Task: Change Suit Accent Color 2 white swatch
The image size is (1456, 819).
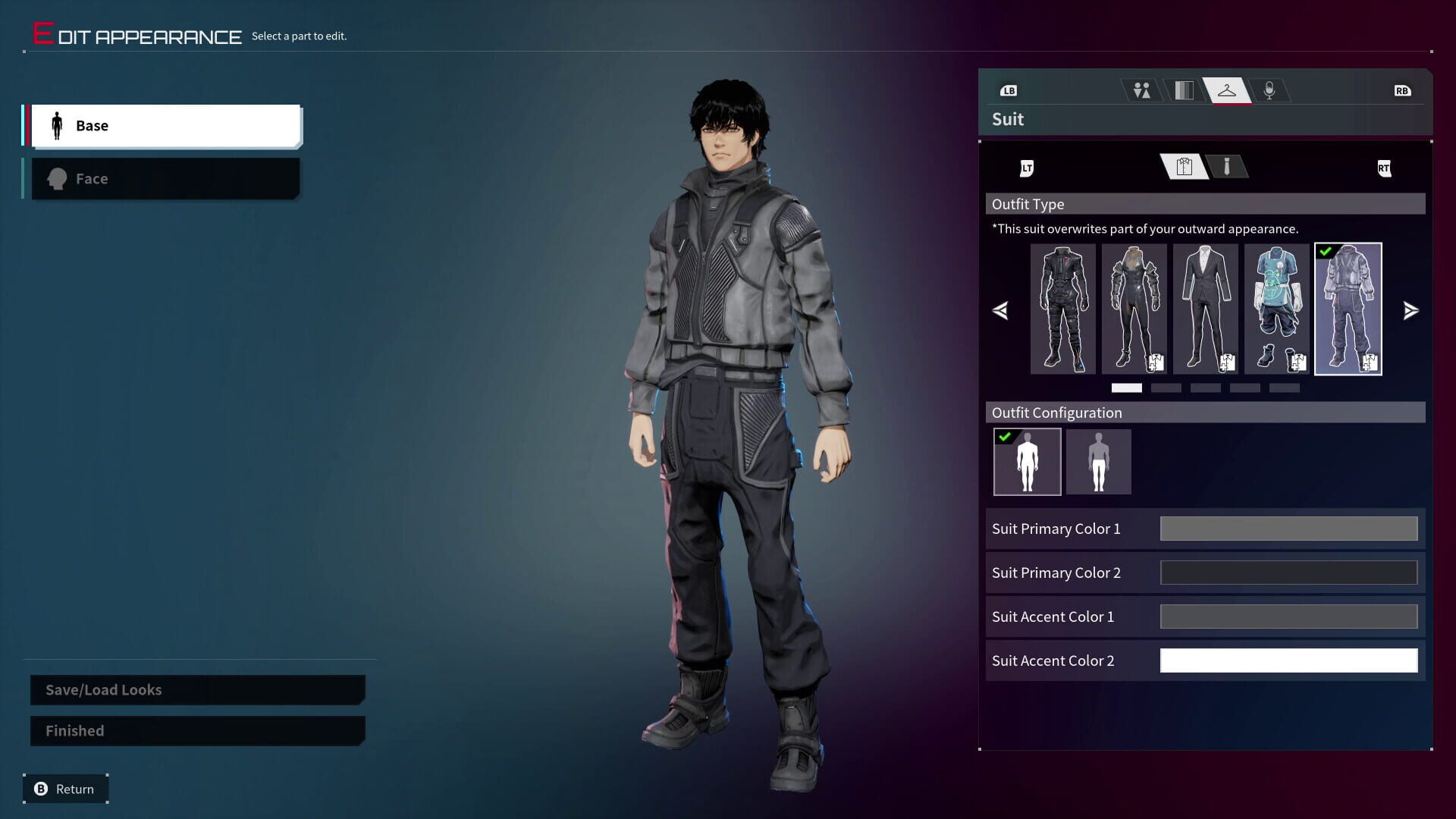Action: pyautogui.click(x=1288, y=660)
